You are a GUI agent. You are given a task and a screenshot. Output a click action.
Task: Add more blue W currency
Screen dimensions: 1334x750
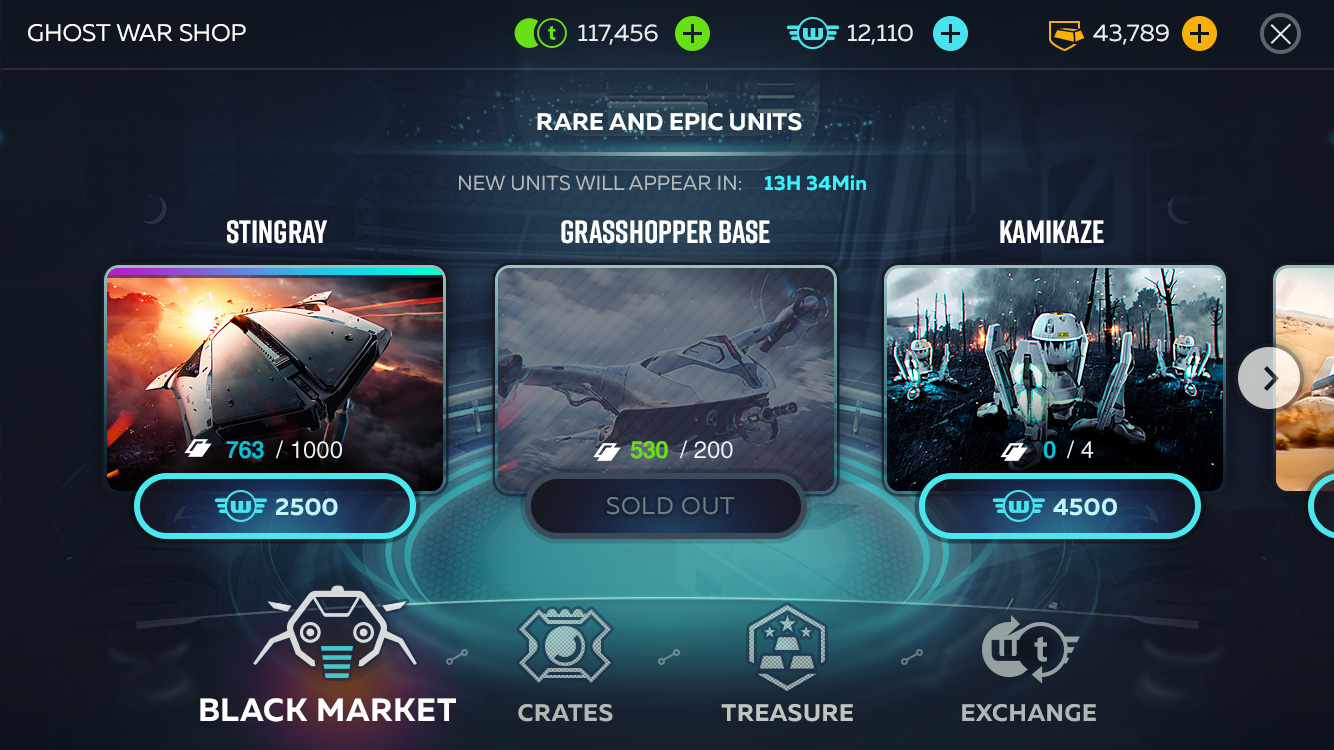(950, 34)
